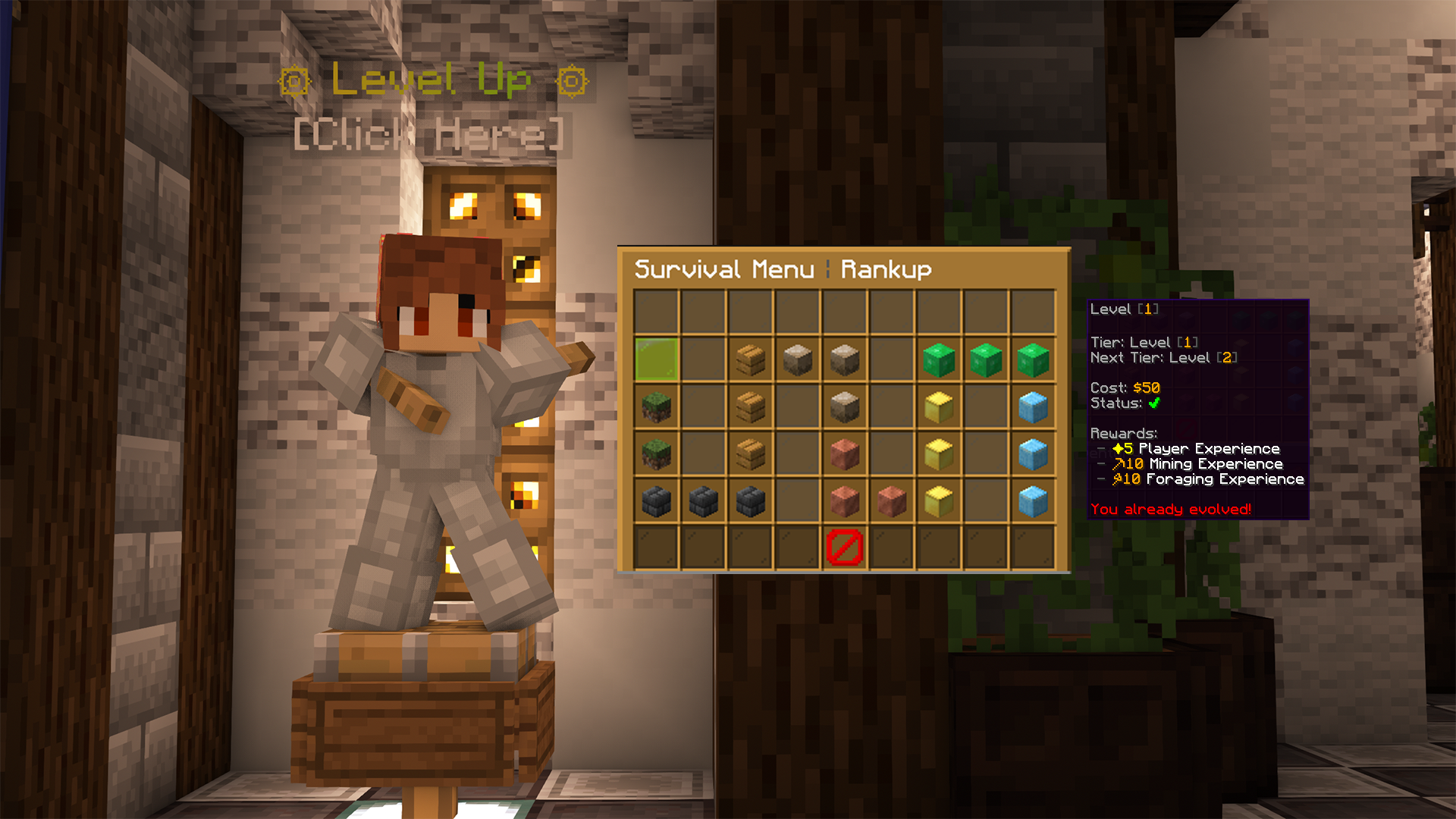Toggle the second grass block rank slot
This screenshot has width=1456, height=819.
coord(655,454)
